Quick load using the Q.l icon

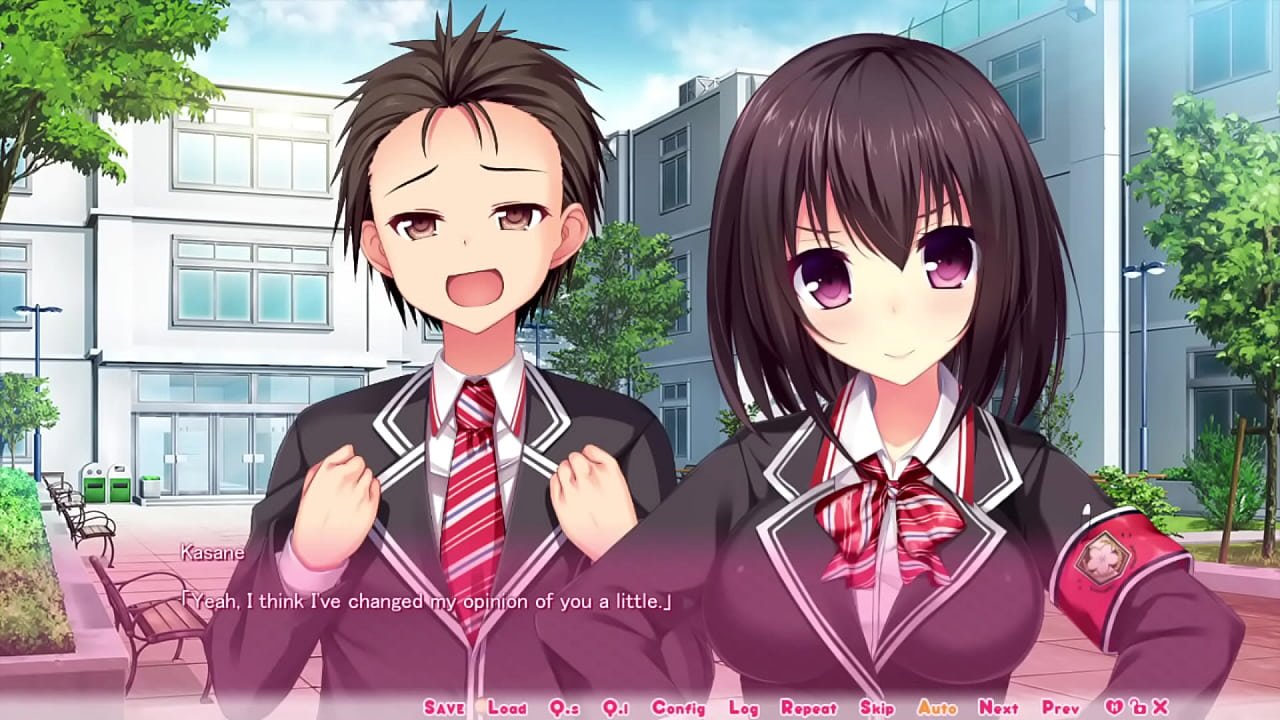coord(617,706)
